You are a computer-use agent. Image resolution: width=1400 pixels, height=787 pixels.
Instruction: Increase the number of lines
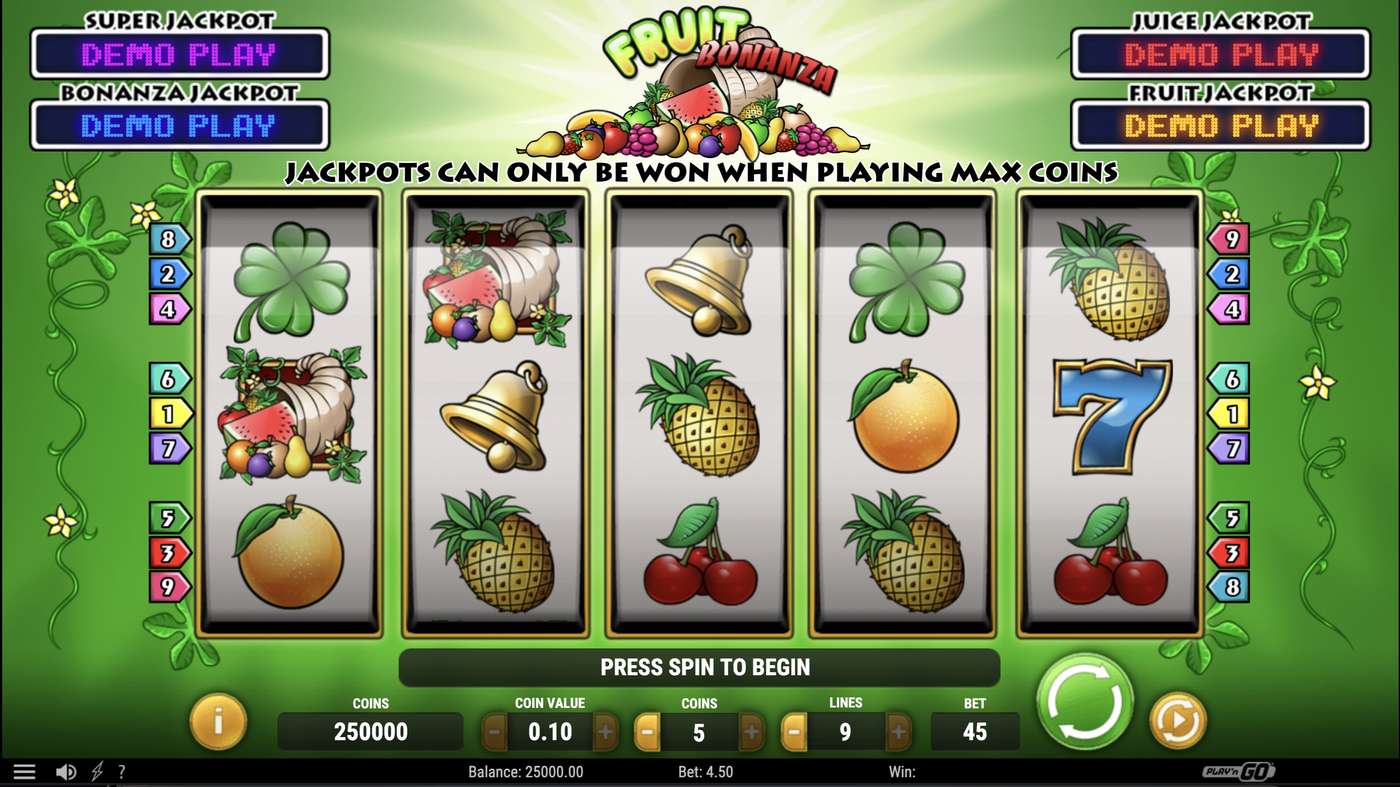coord(899,731)
